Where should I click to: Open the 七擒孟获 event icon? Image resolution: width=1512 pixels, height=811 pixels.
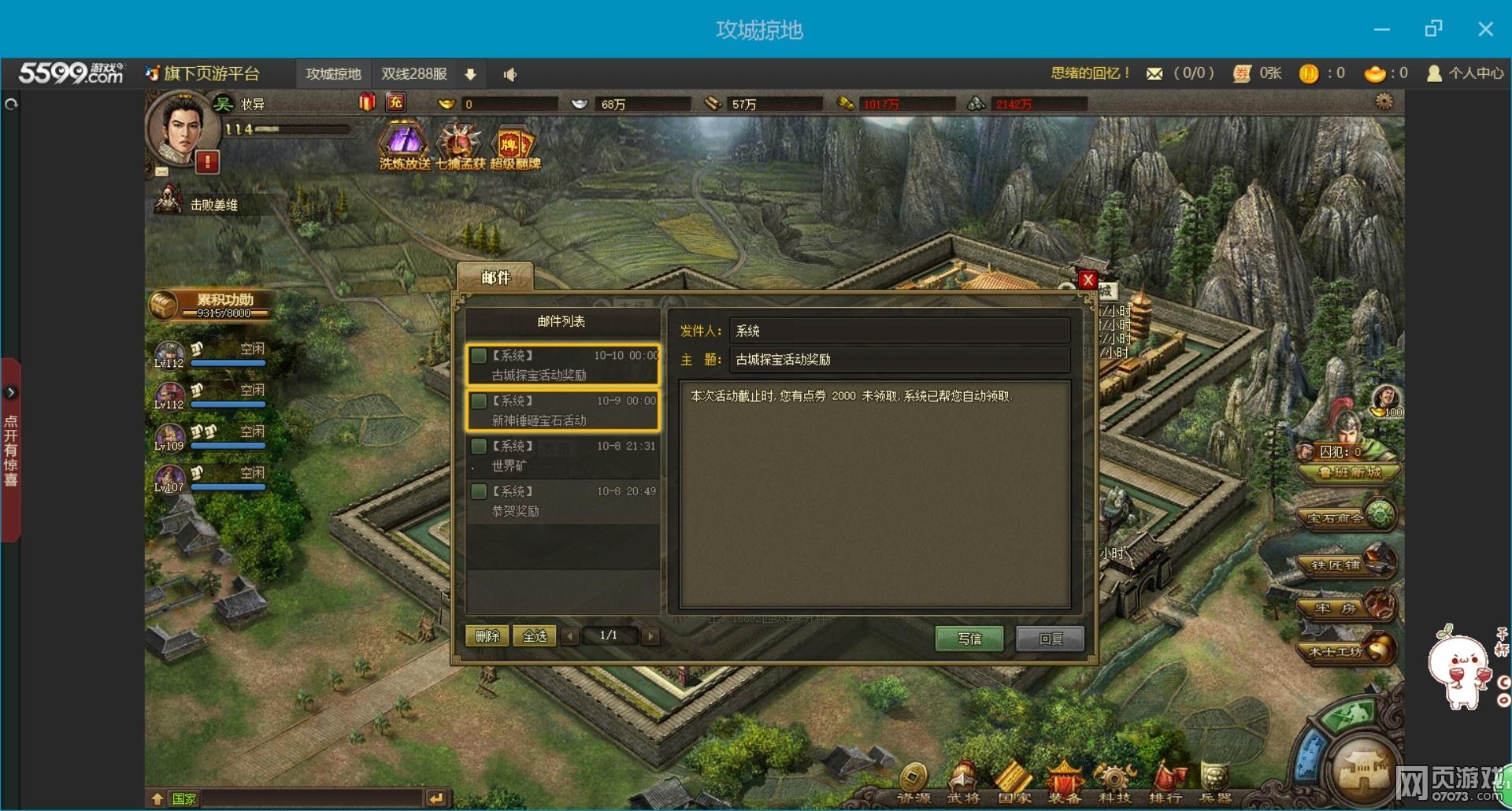[460, 146]
